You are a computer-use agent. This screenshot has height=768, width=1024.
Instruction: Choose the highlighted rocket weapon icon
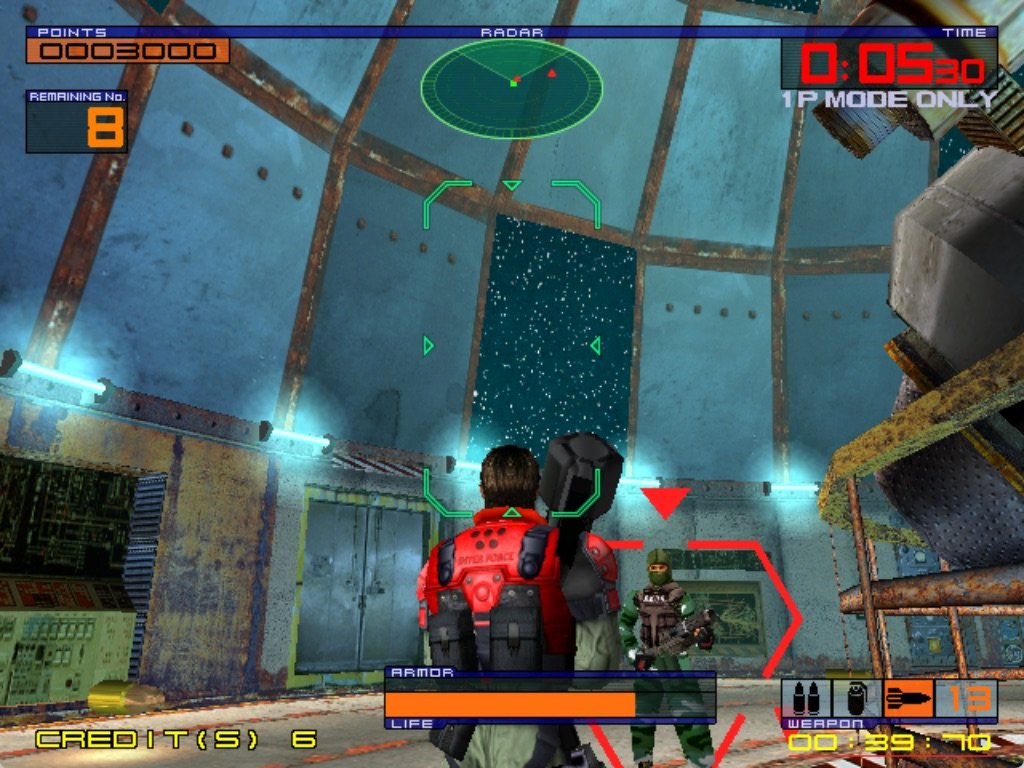point(908,698)
